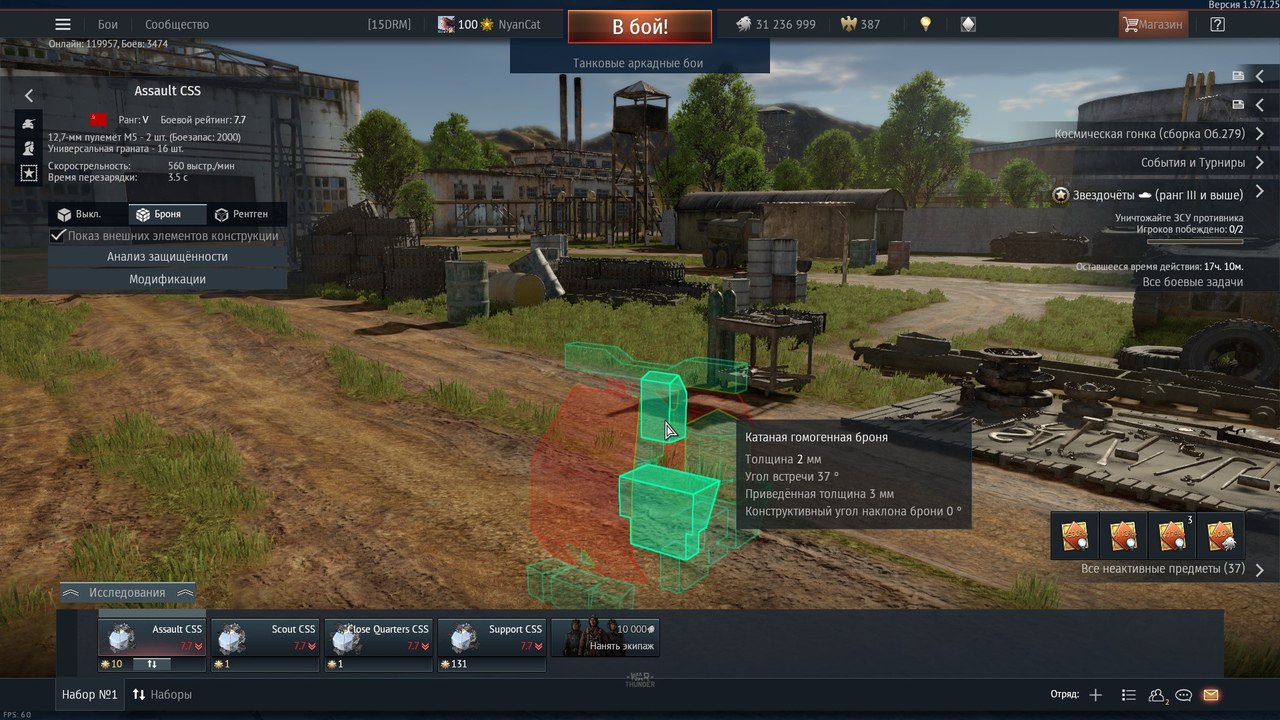Open the Бои menu
Viewport: 1280px width, 720px height.
pos(108,24)
